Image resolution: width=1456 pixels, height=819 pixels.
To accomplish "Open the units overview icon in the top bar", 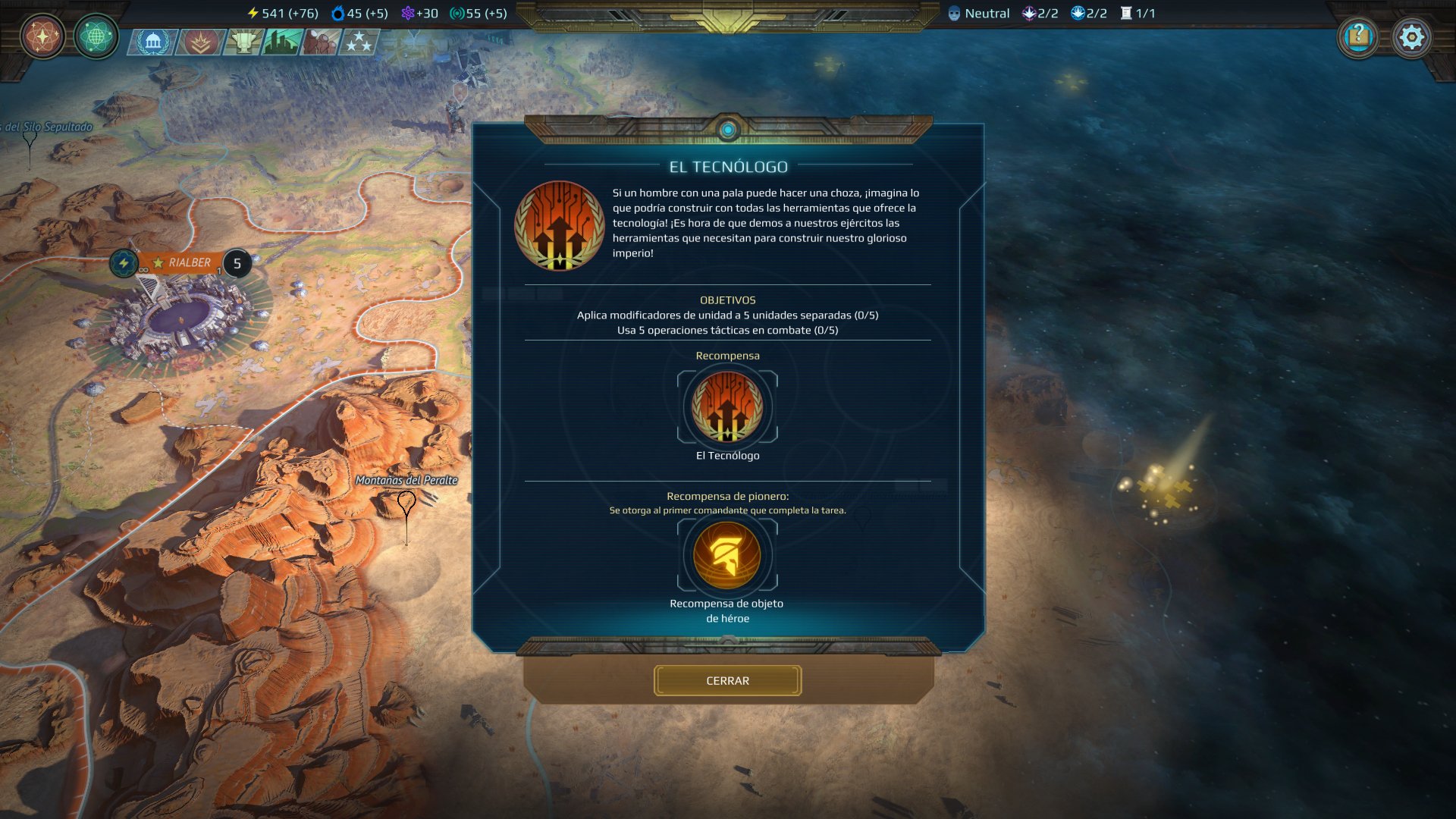I will pyautogui.click(x=322, y=43).
